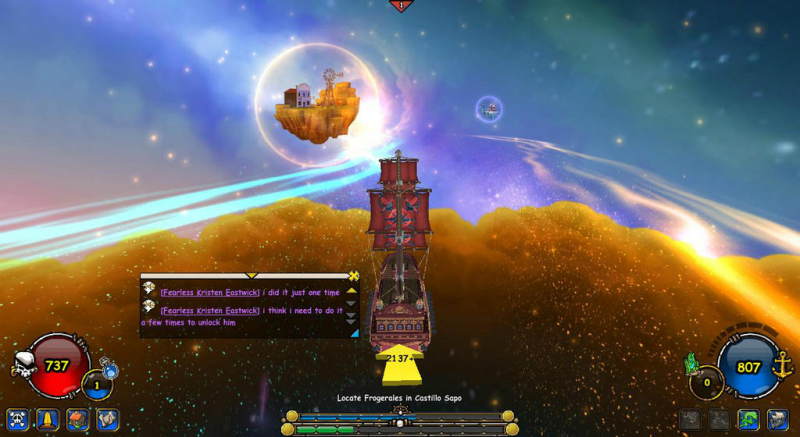Select the green crystal pet icon
This screenshot has height=437, width=800.
click(x=689, y=363)
